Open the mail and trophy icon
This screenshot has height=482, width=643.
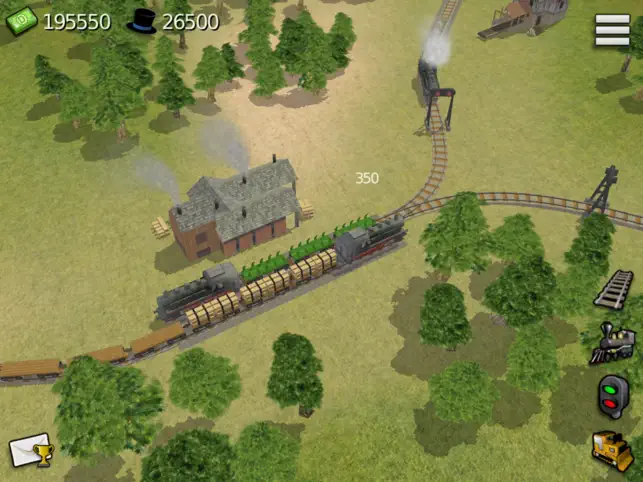point(31,451)
